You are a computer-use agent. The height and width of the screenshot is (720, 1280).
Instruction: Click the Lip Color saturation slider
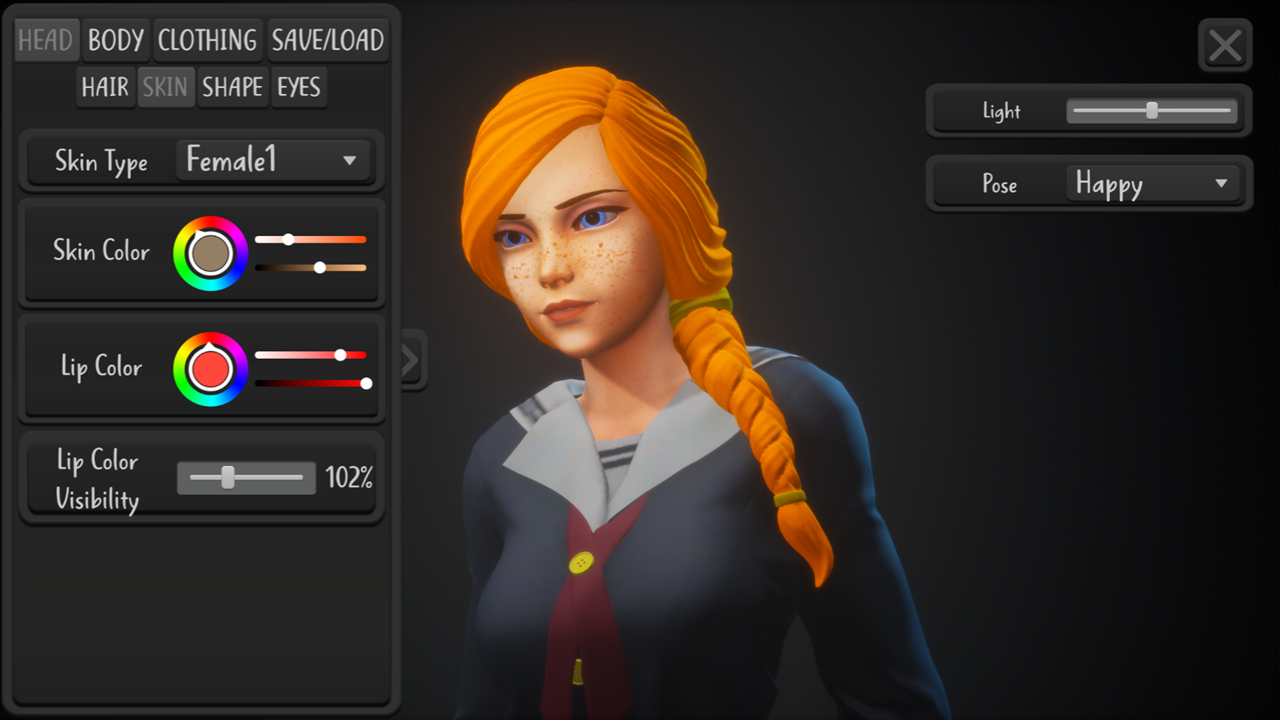[x=310, y=355]
